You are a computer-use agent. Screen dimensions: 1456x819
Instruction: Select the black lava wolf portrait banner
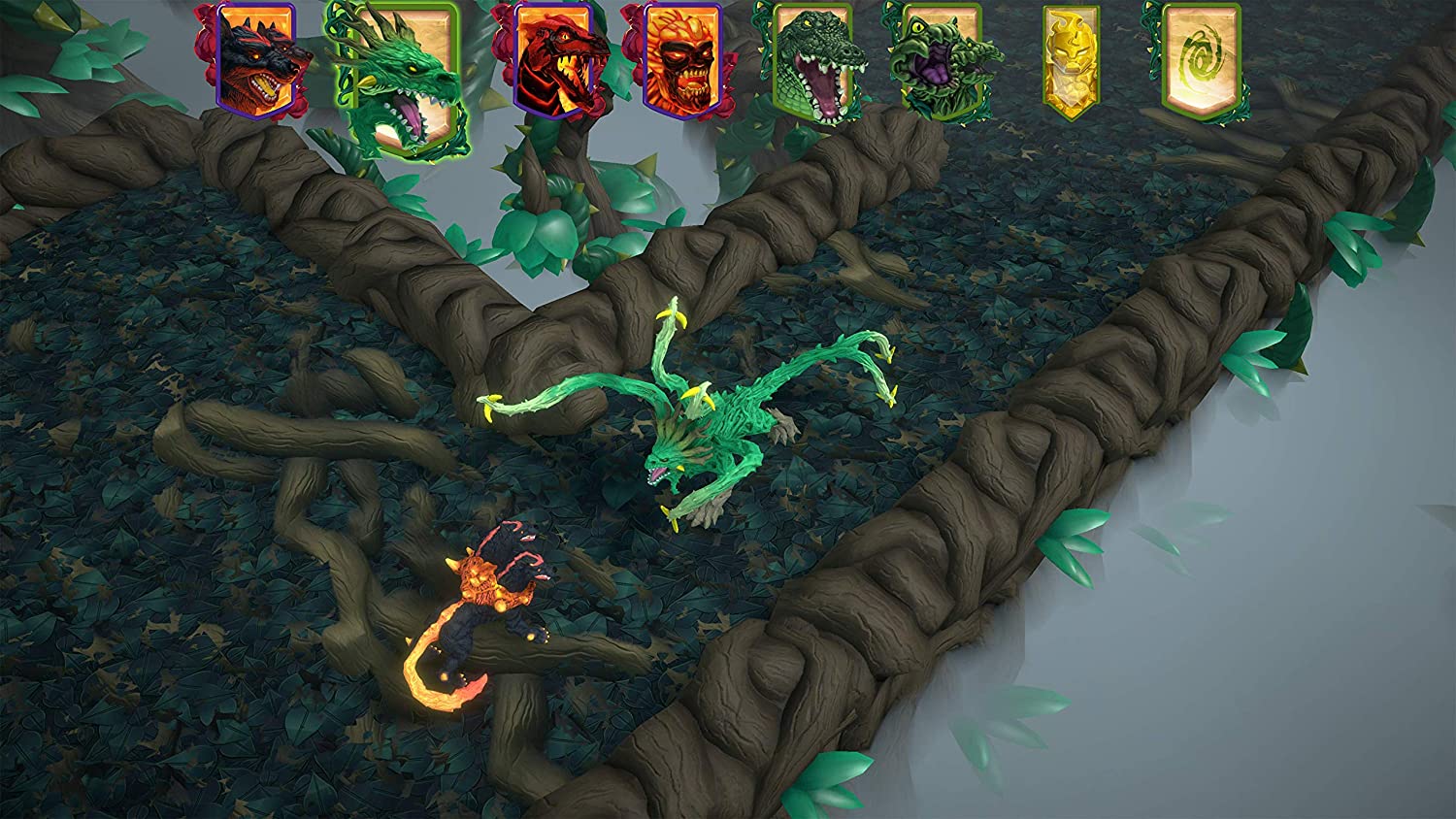(255, 56)
